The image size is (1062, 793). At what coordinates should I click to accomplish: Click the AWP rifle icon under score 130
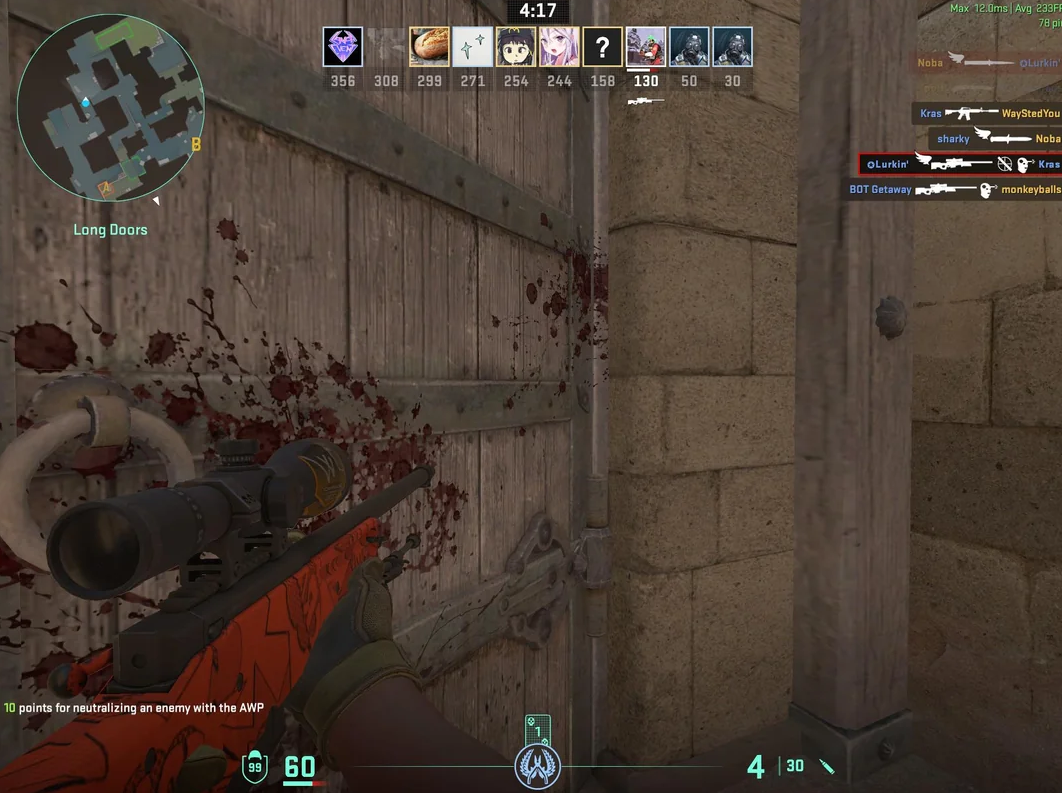pyautogui.click(x=645, y=101)
